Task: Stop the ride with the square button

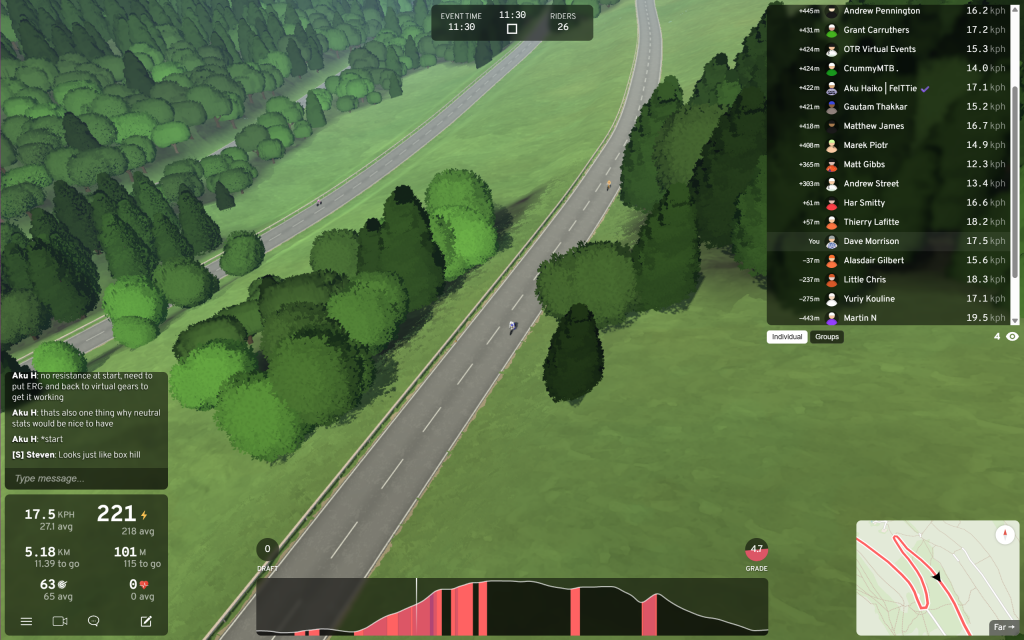Action: [512, 29]
